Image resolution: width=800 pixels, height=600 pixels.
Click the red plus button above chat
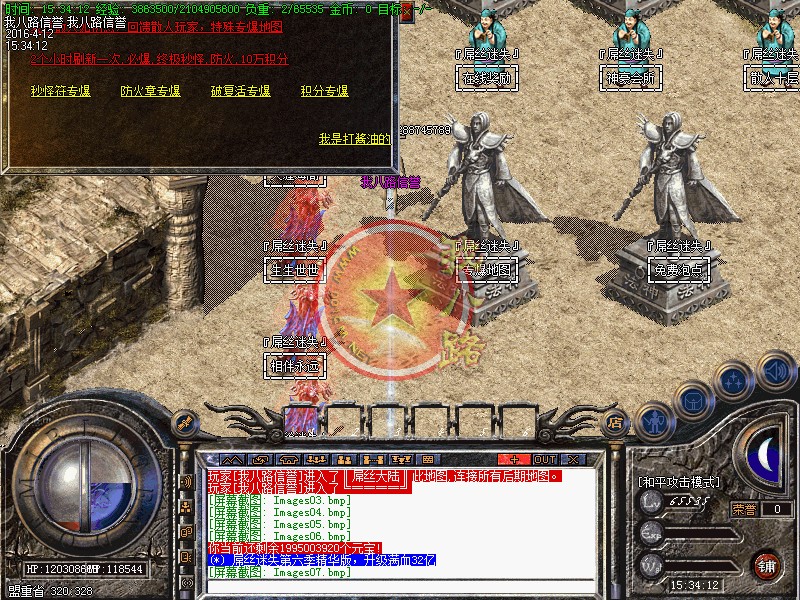[516, 460]
